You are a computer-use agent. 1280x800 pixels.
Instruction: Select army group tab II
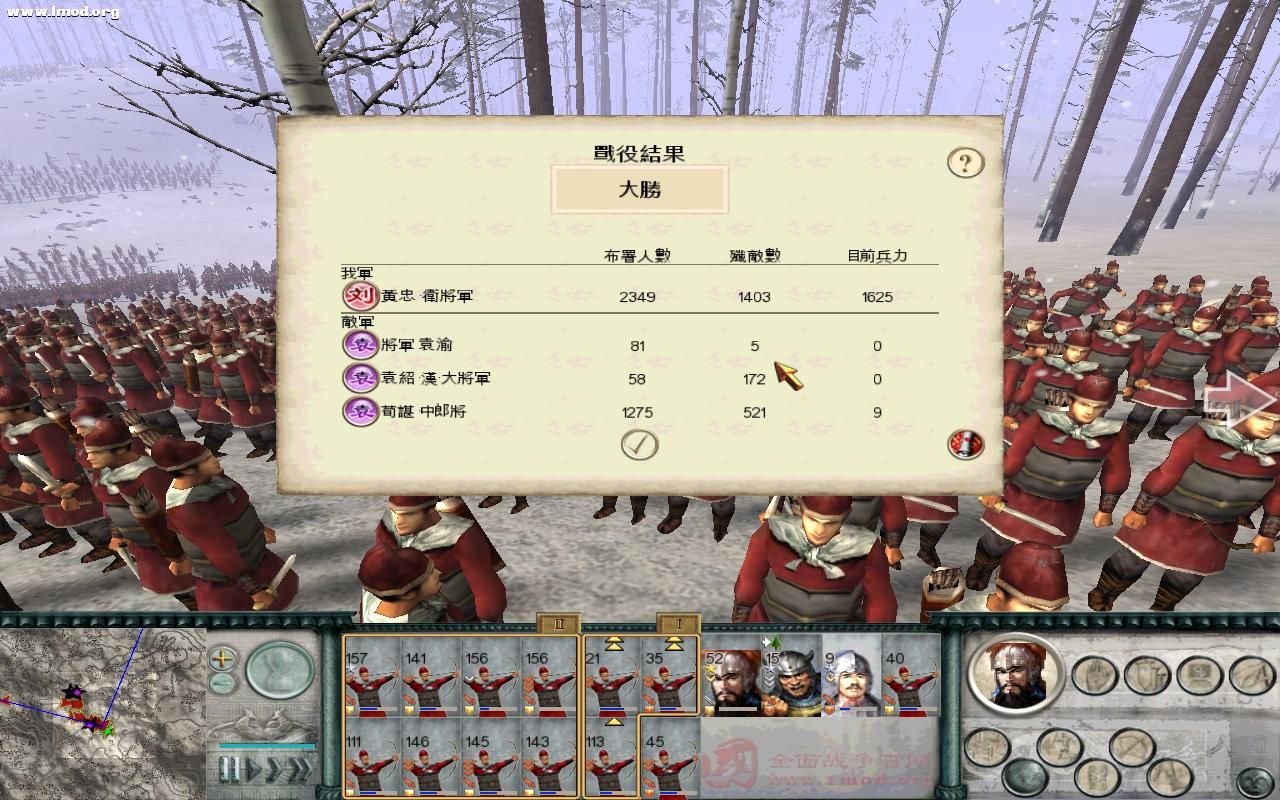point(557,624)
